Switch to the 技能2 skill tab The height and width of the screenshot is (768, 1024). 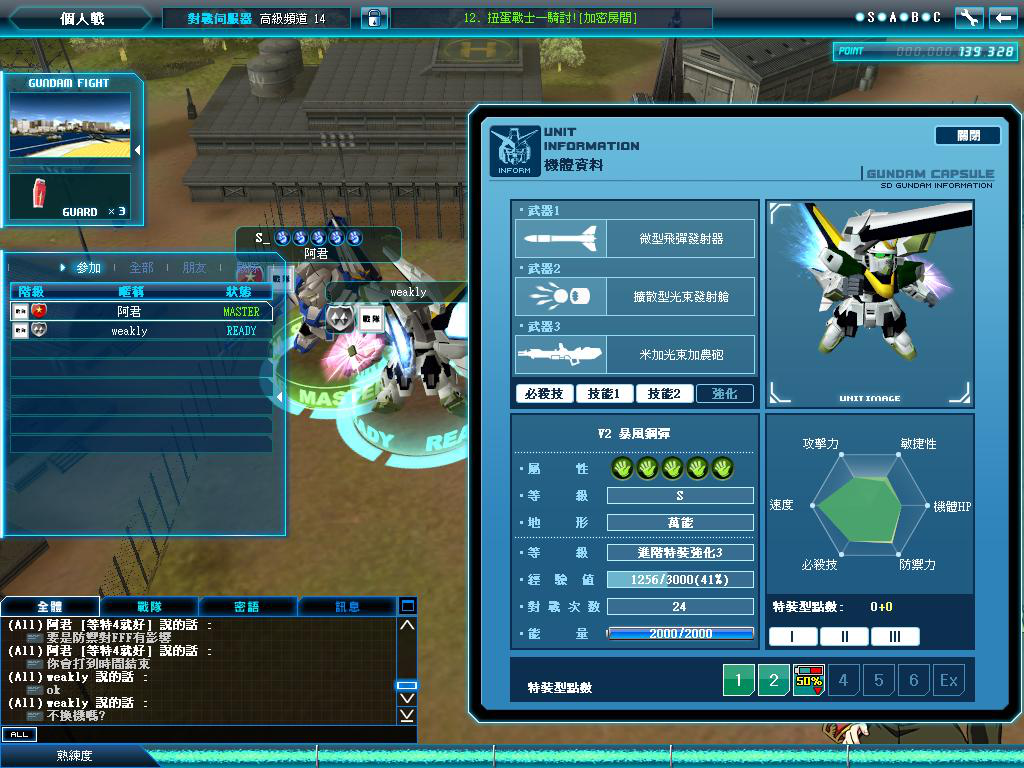664,394
